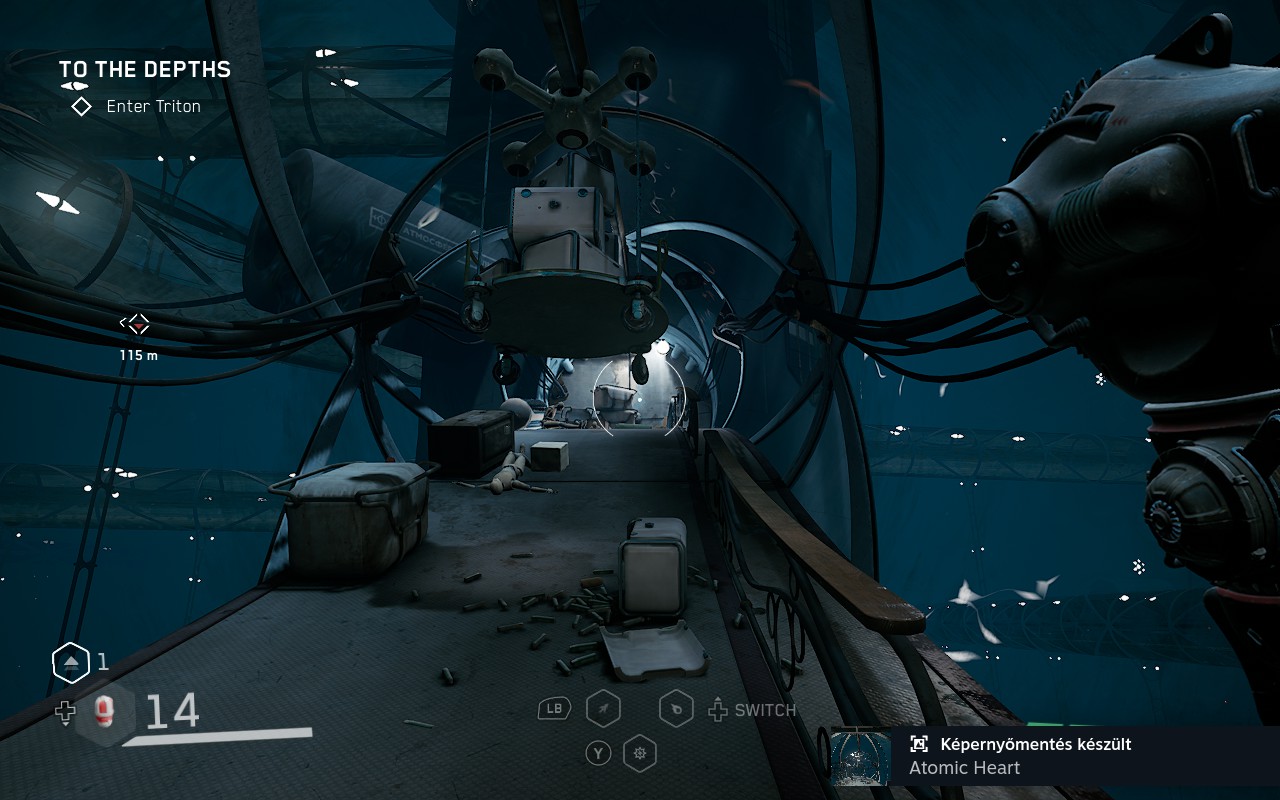Screen dimensions: 1280x800
Task: View the screenshot thumbnail preview
Action: coord(860,757)
